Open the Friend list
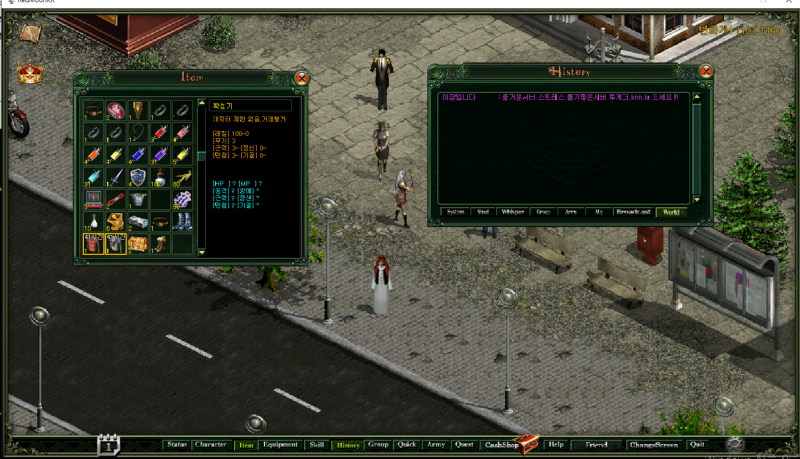The image size is (800, 459). [x=596, y=444]
